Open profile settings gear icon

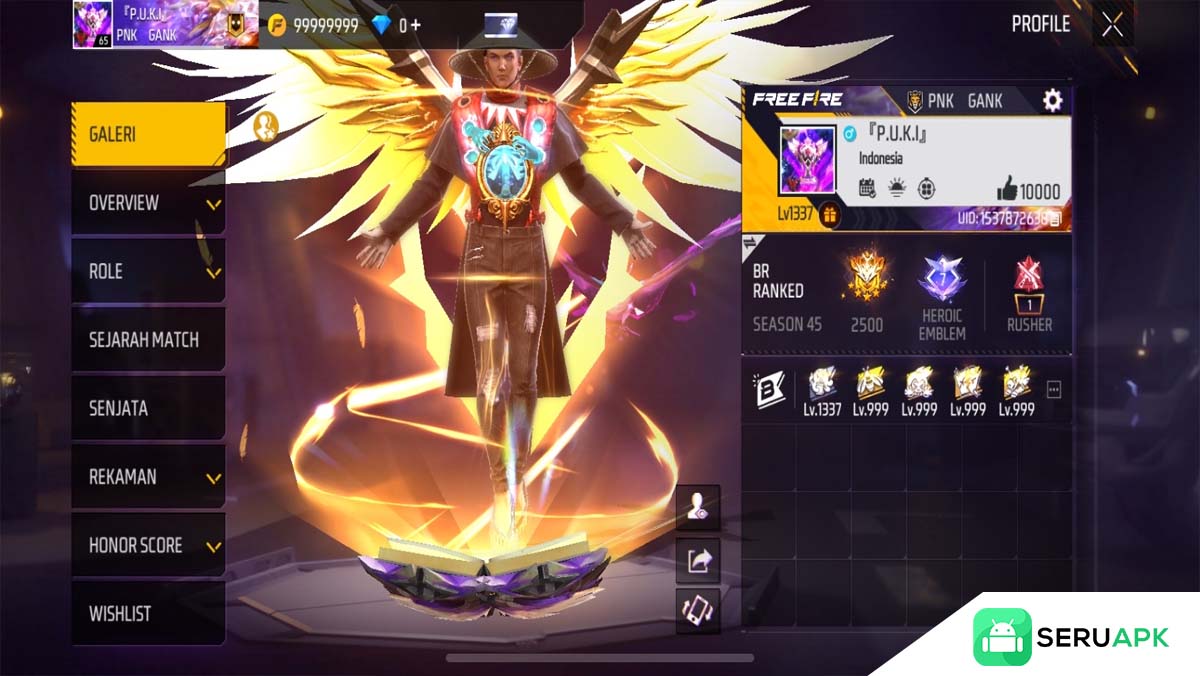coord(1052,100)
